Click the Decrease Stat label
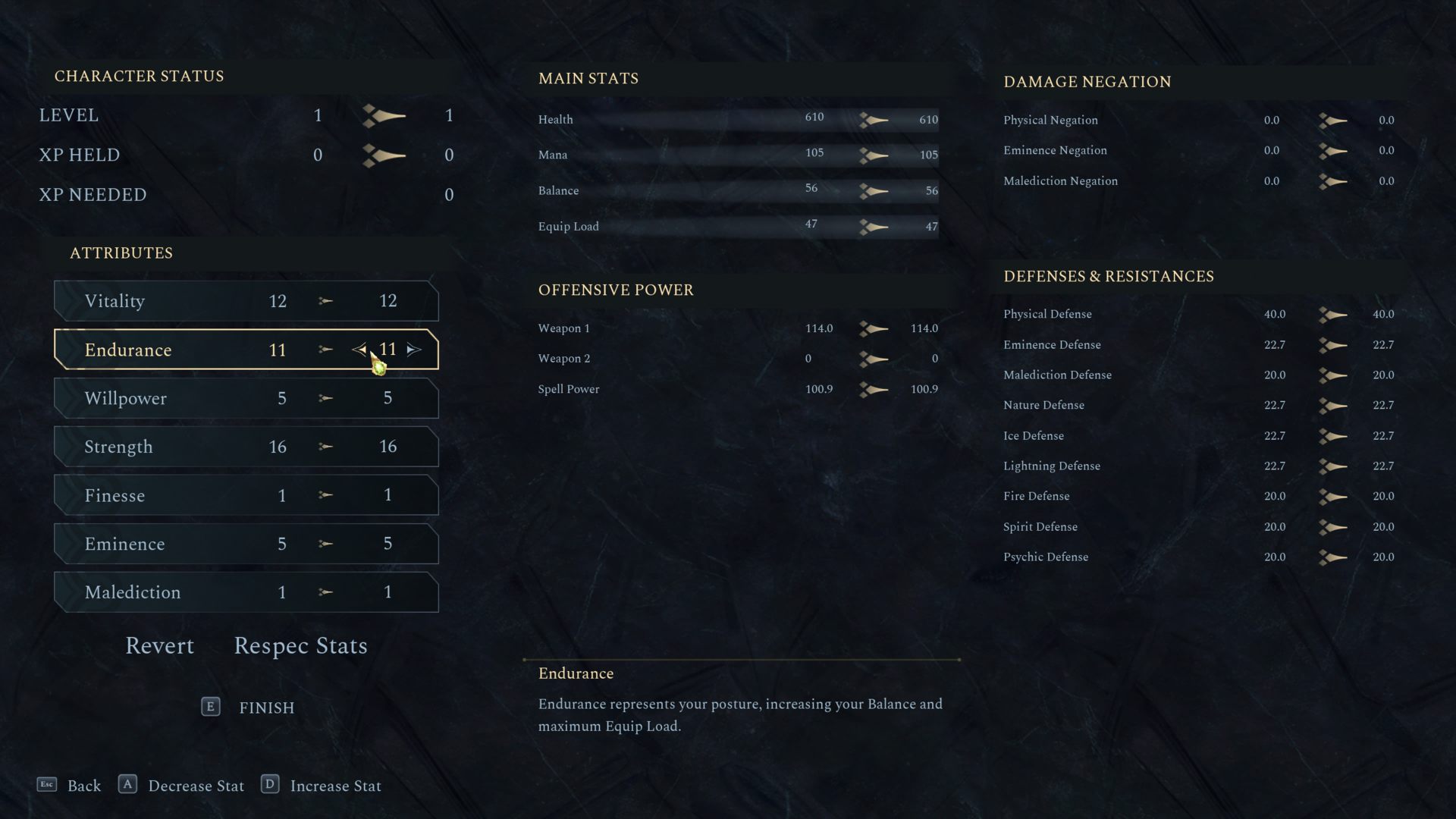Viewport: 1456px width, 819px height. coord(196,786)
